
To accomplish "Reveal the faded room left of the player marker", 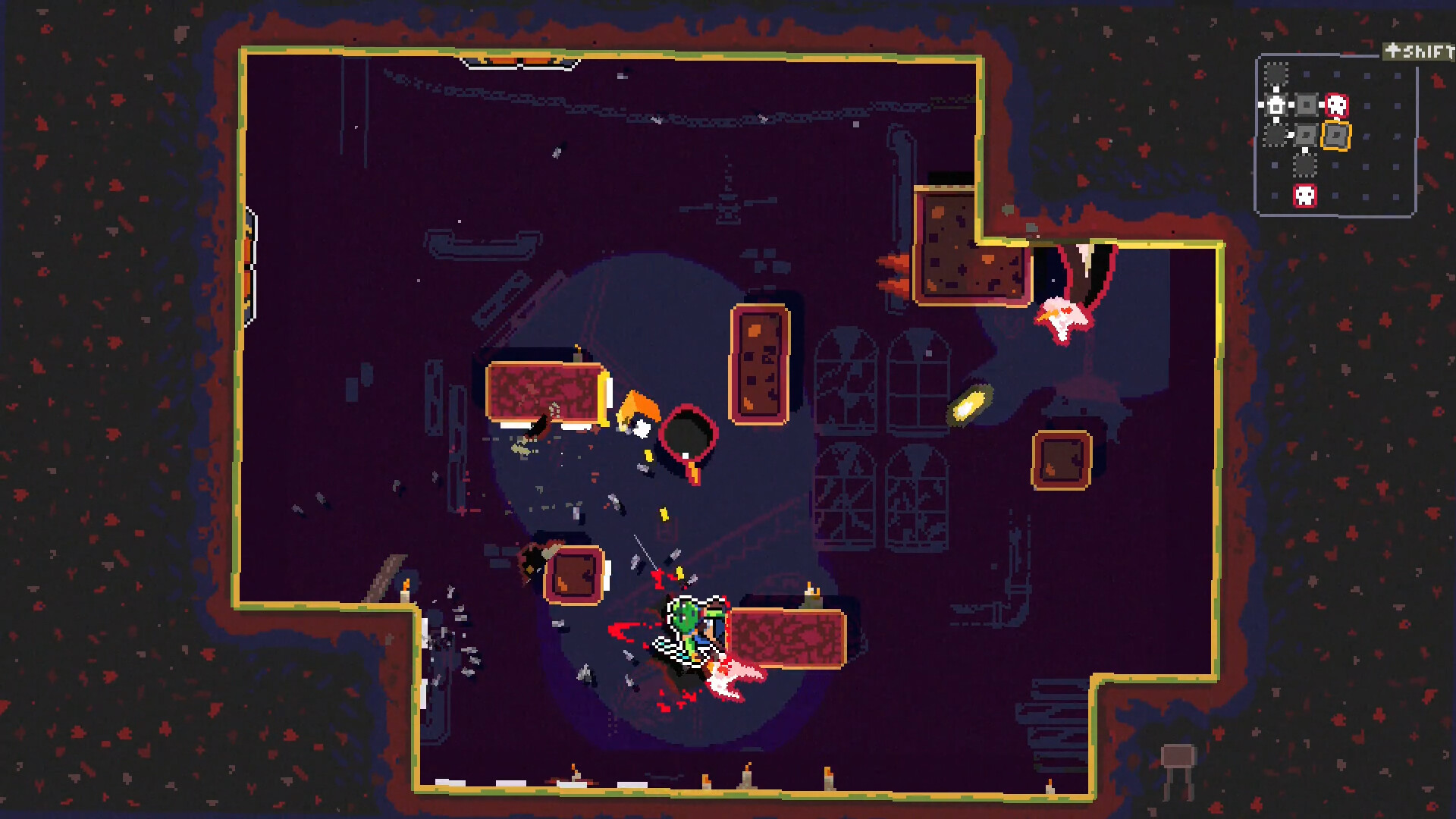I will (x=1275, y=133).
